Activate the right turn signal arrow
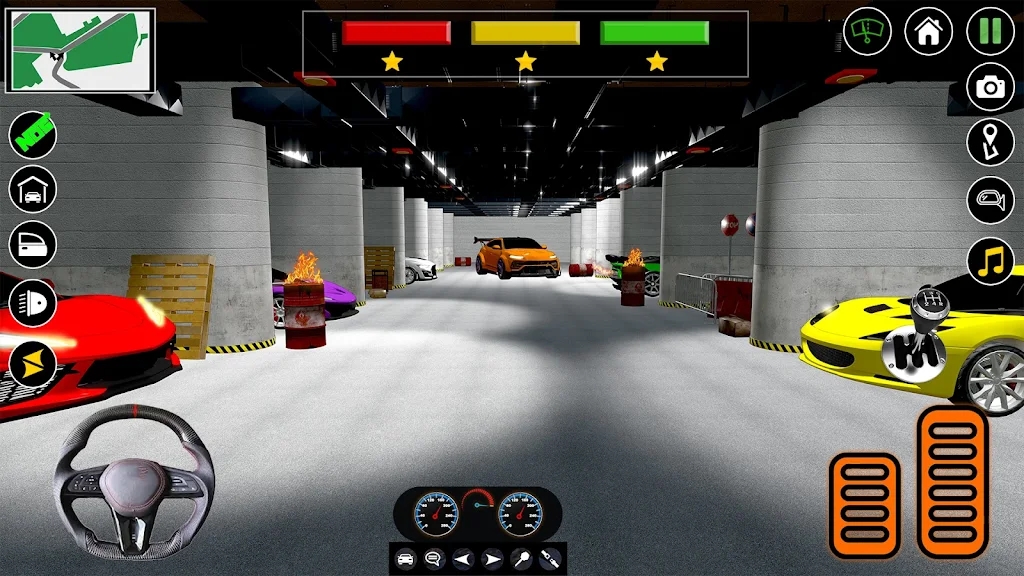The width and height of the screenshot is (1024, 576). coord(491,559)
